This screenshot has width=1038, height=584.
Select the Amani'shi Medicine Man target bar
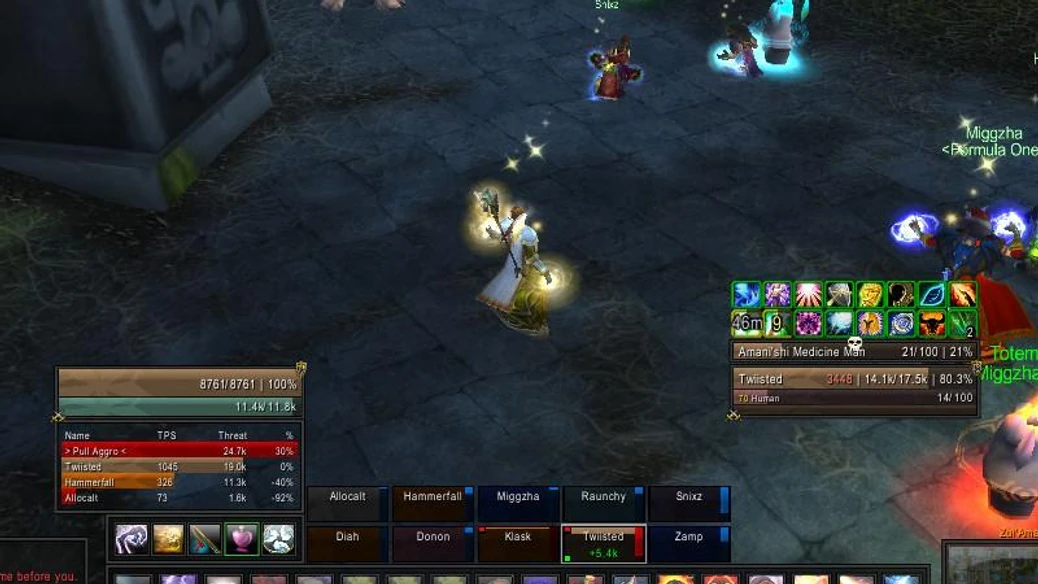pyautogui.click(x=854, y=352)
